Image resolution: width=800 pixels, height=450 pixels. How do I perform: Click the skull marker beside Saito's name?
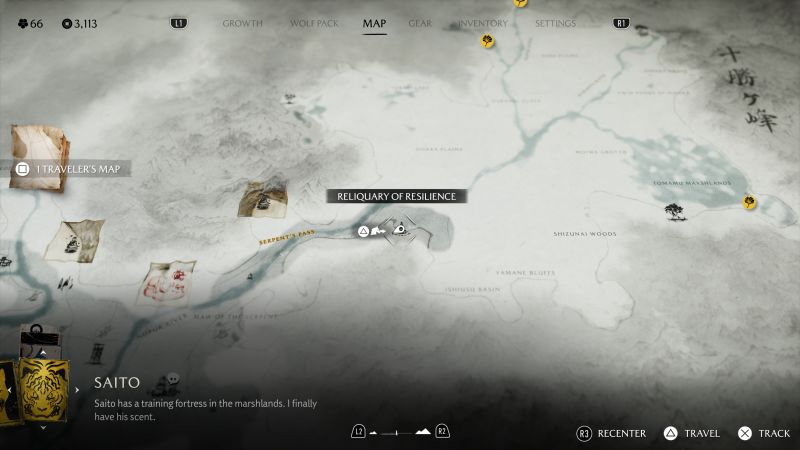click(x=172, y=380)
